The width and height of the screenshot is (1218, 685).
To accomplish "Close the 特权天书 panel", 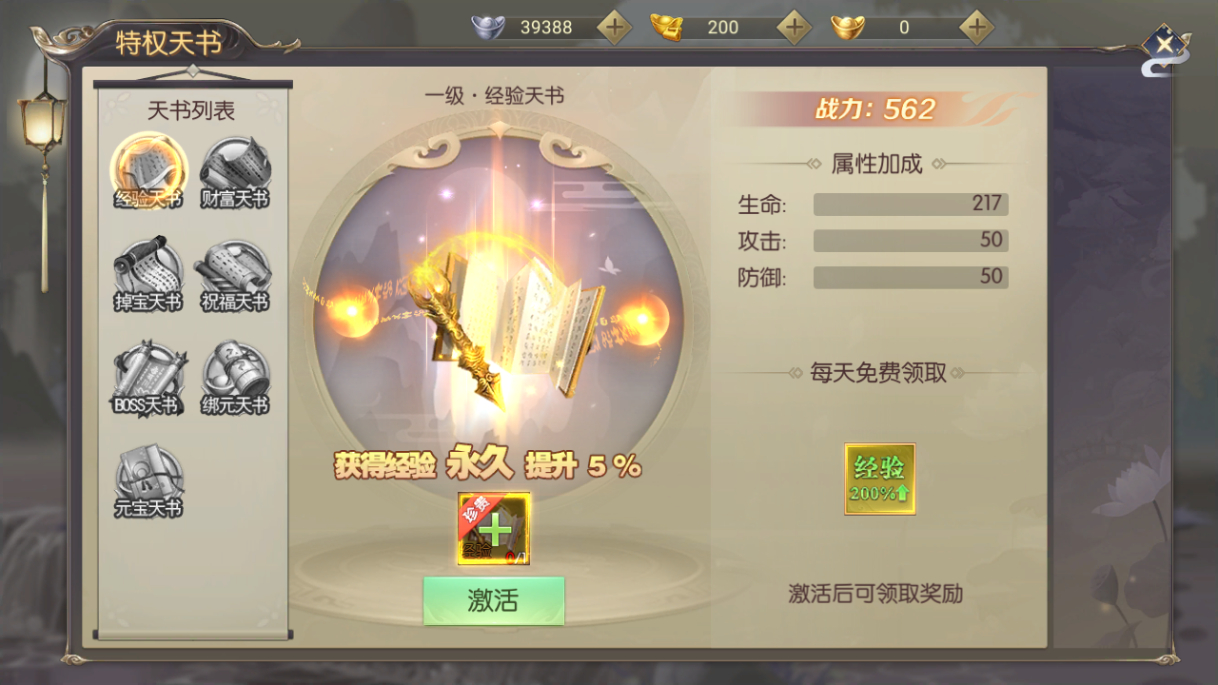I will pos(1164,45).
